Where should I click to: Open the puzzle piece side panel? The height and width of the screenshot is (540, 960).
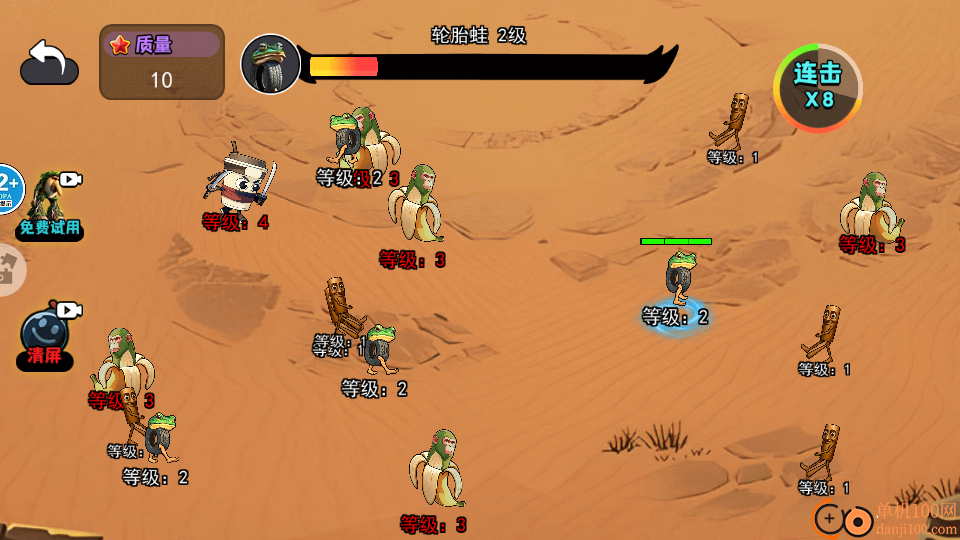click(10, 269)
